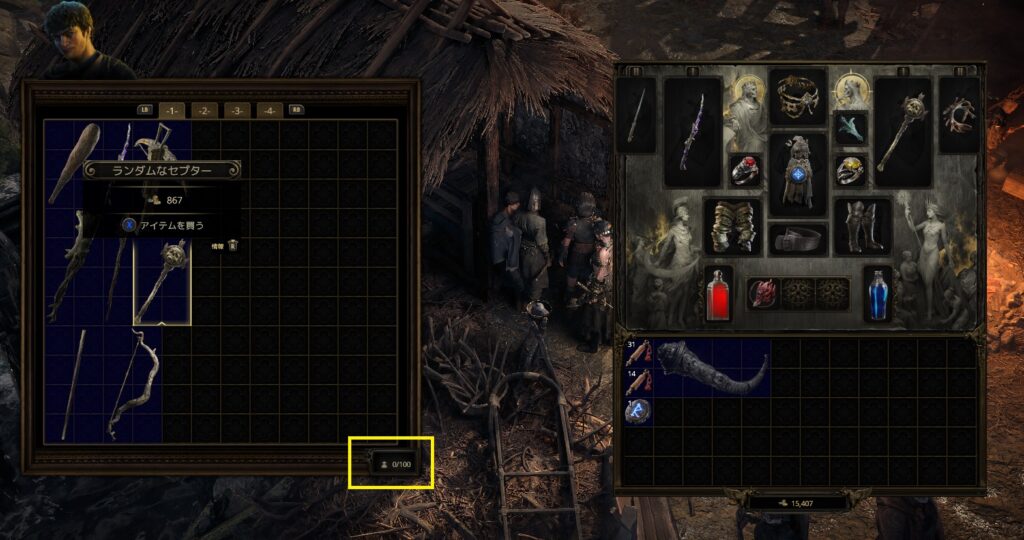Choose the equipped gloves slot
The height and width of the screenshot is (540, 1024).
732,226
